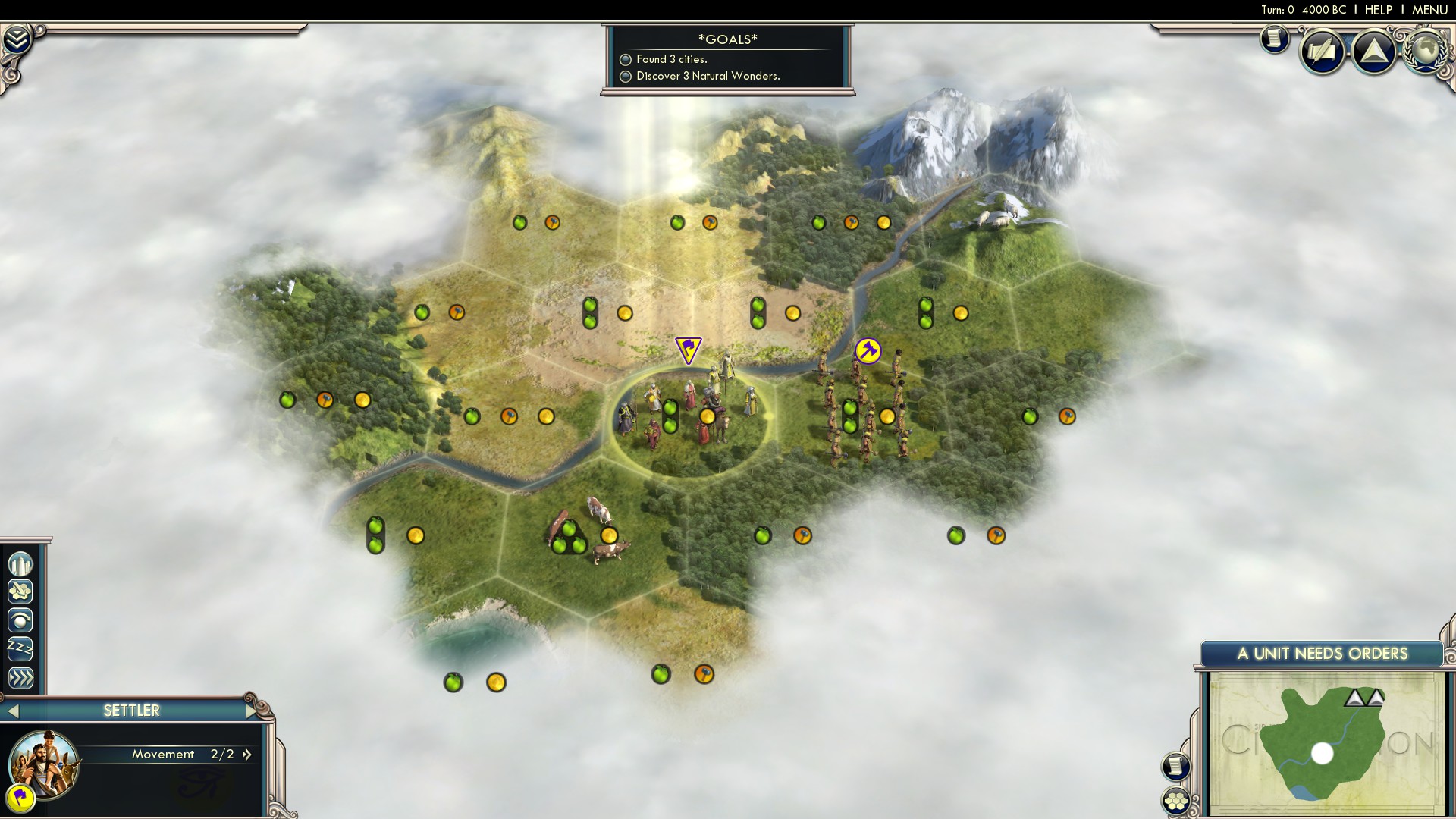Click the A UNIT NEEDS ORDERS banner
Viewport: 1456px width, 819px height.
1323,653
